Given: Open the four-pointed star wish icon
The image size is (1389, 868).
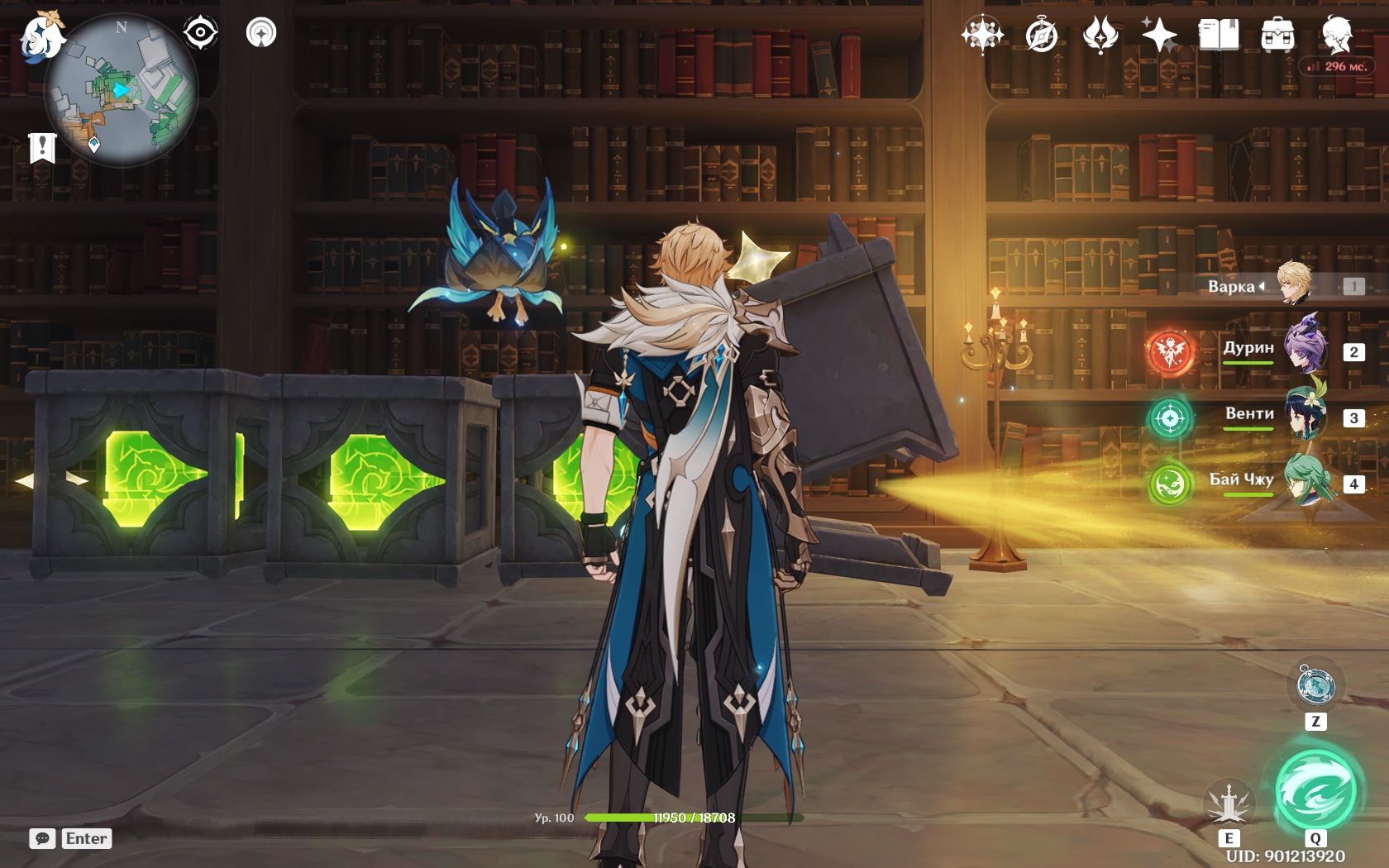Looking at the screenshot, I should coord(982,36).
